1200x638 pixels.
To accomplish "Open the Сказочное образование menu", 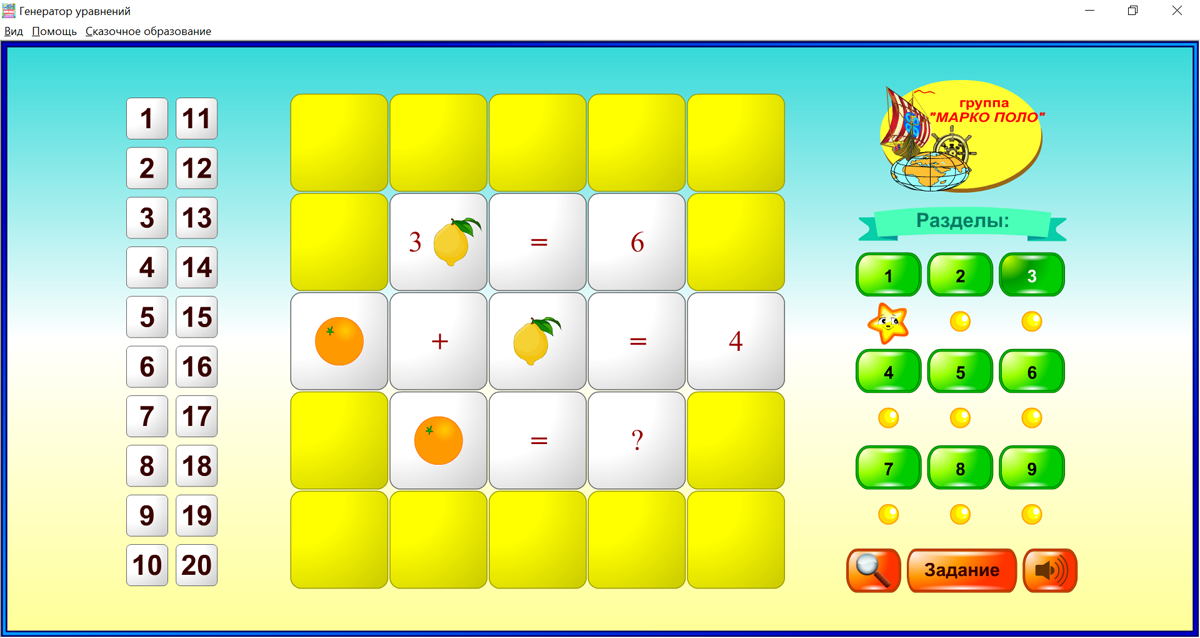I will click(148, 31).
